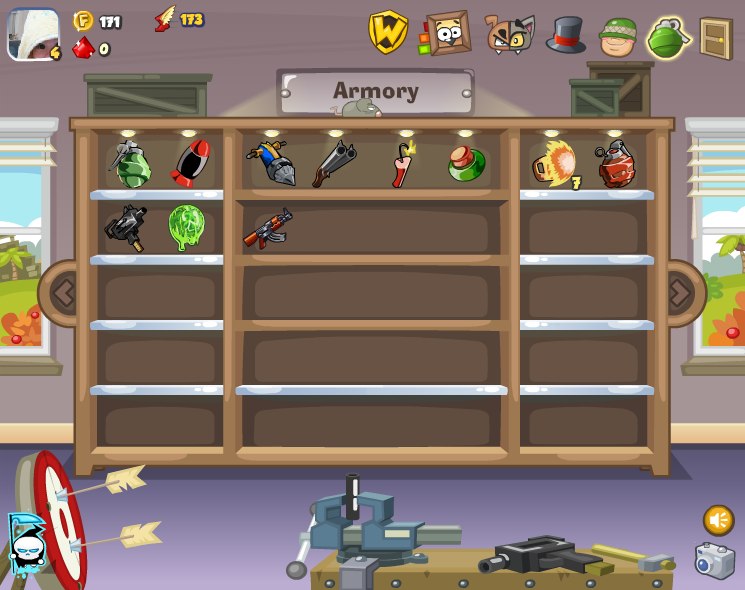Pick the double-barrel shotgun
Image resolution: width=745 pixels, height=590 pixels.
[x=333, y=164]
